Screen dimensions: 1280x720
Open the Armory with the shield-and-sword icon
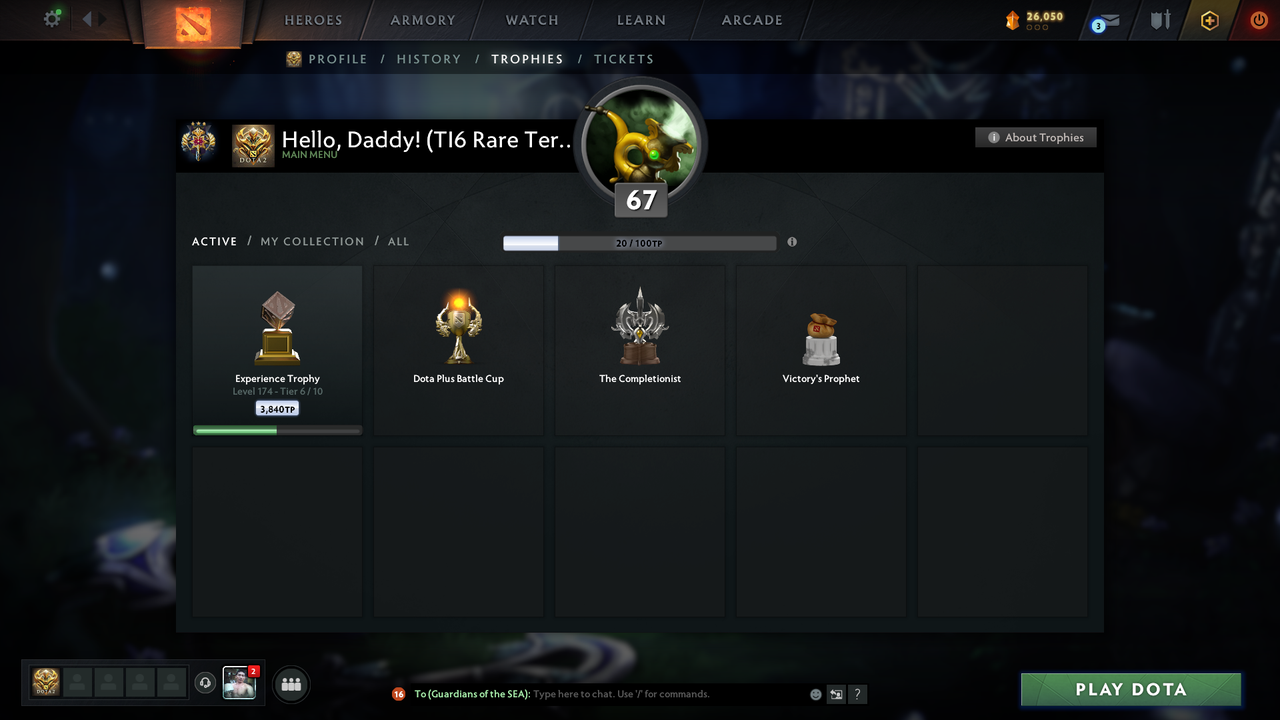click(1159, 18)
